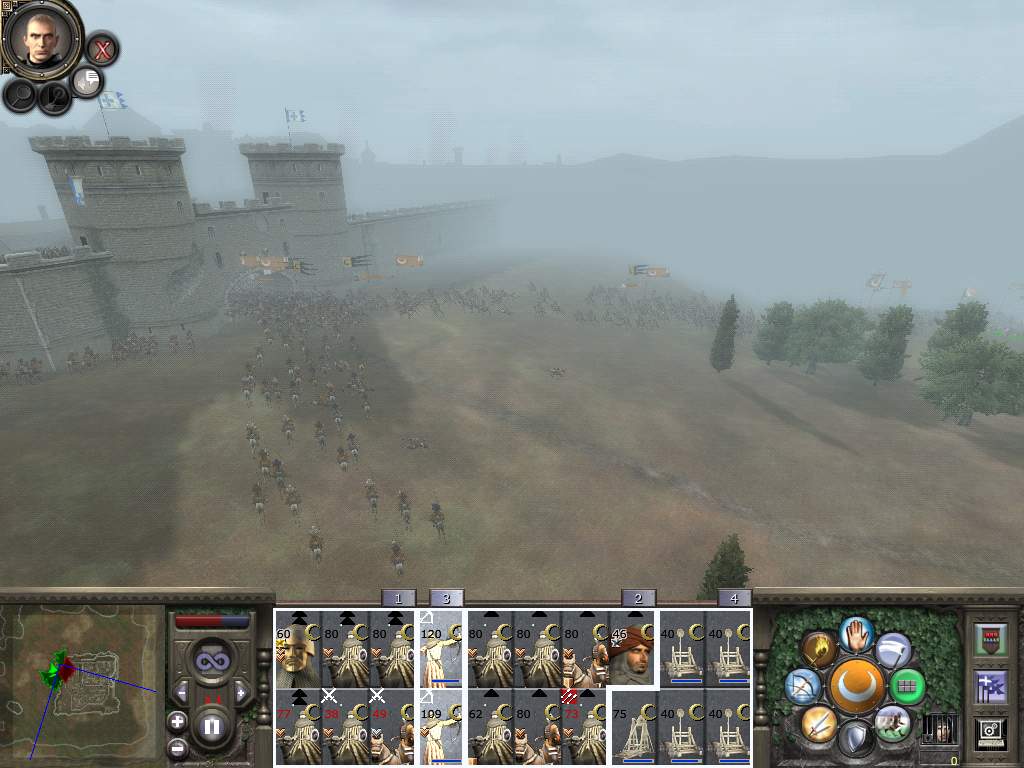Viewport: 1024px width, 768px height.
Task: Select the archer unit card with 120 men
Action: click(441, 648)
